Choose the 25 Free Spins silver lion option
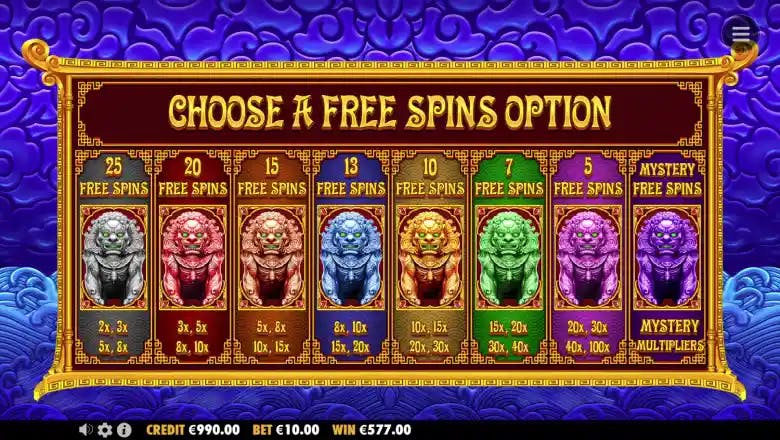The height and width of the screenshot is (440, 780). pyautogui.click(x=113, y=258)
